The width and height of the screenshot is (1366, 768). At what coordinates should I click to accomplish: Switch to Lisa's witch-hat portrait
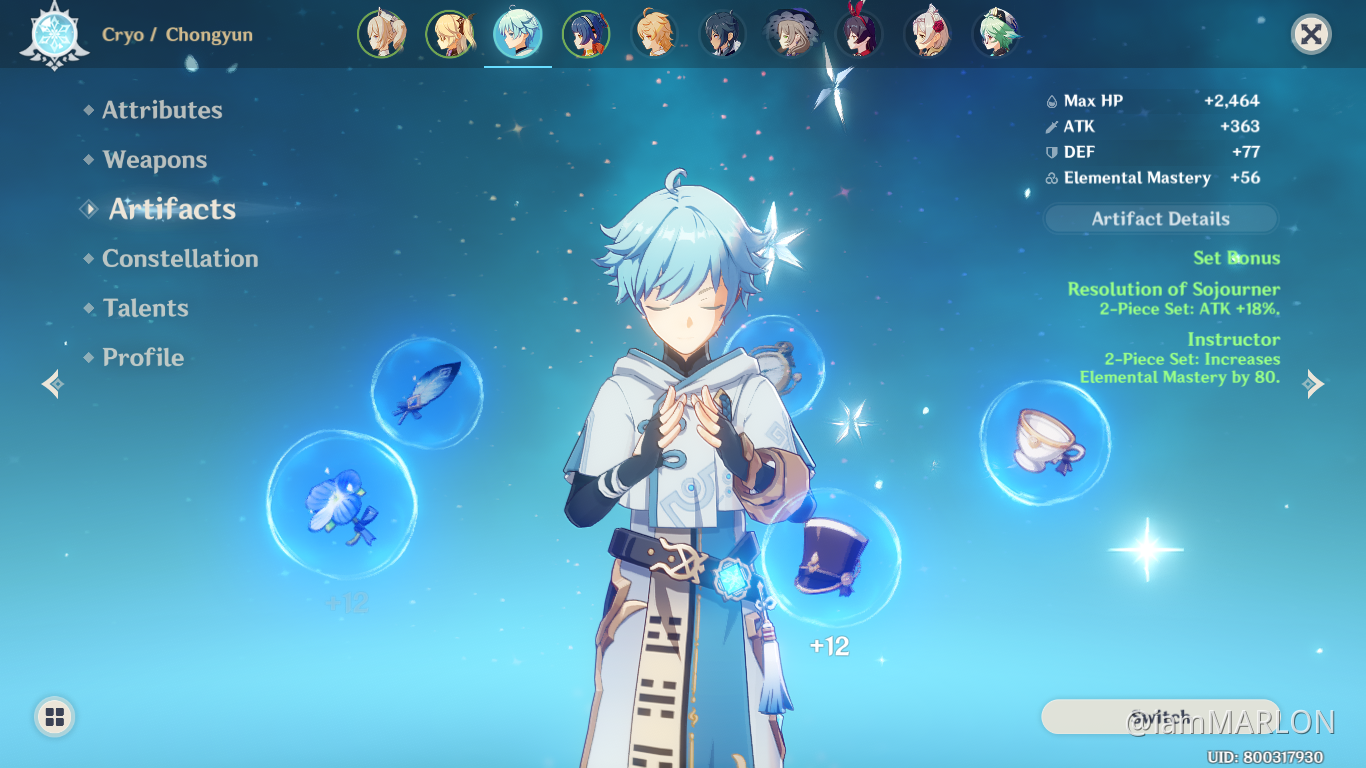pyautogui.click(x=791, y=34)
